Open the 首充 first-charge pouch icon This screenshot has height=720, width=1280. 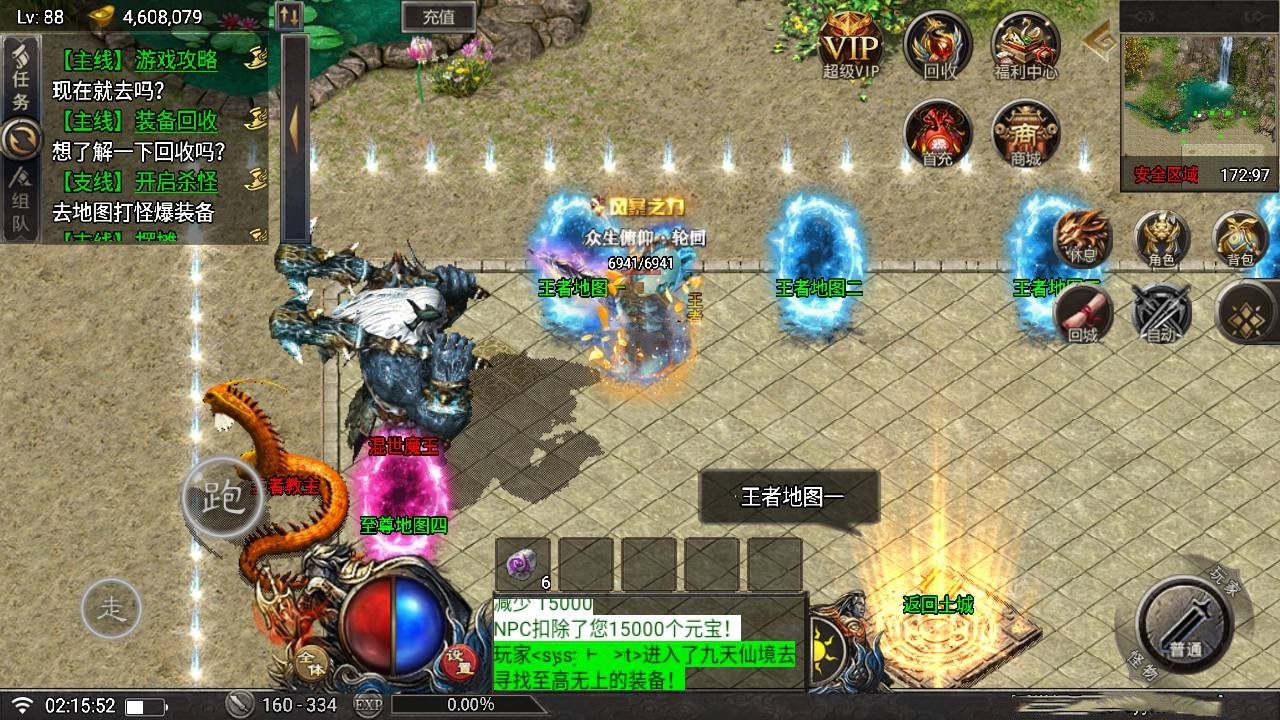936,135
